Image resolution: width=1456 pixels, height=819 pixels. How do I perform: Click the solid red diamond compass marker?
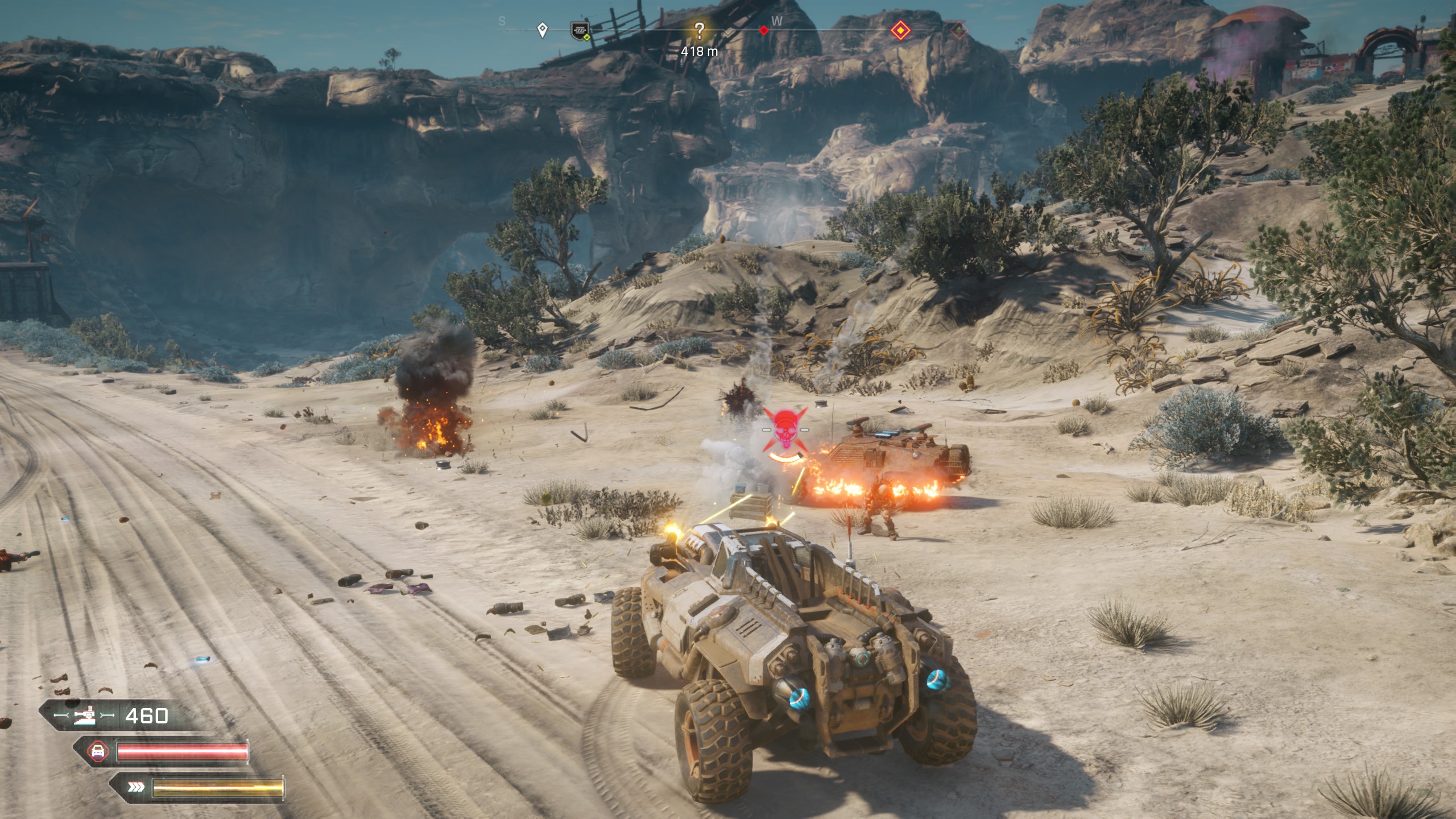764,30
